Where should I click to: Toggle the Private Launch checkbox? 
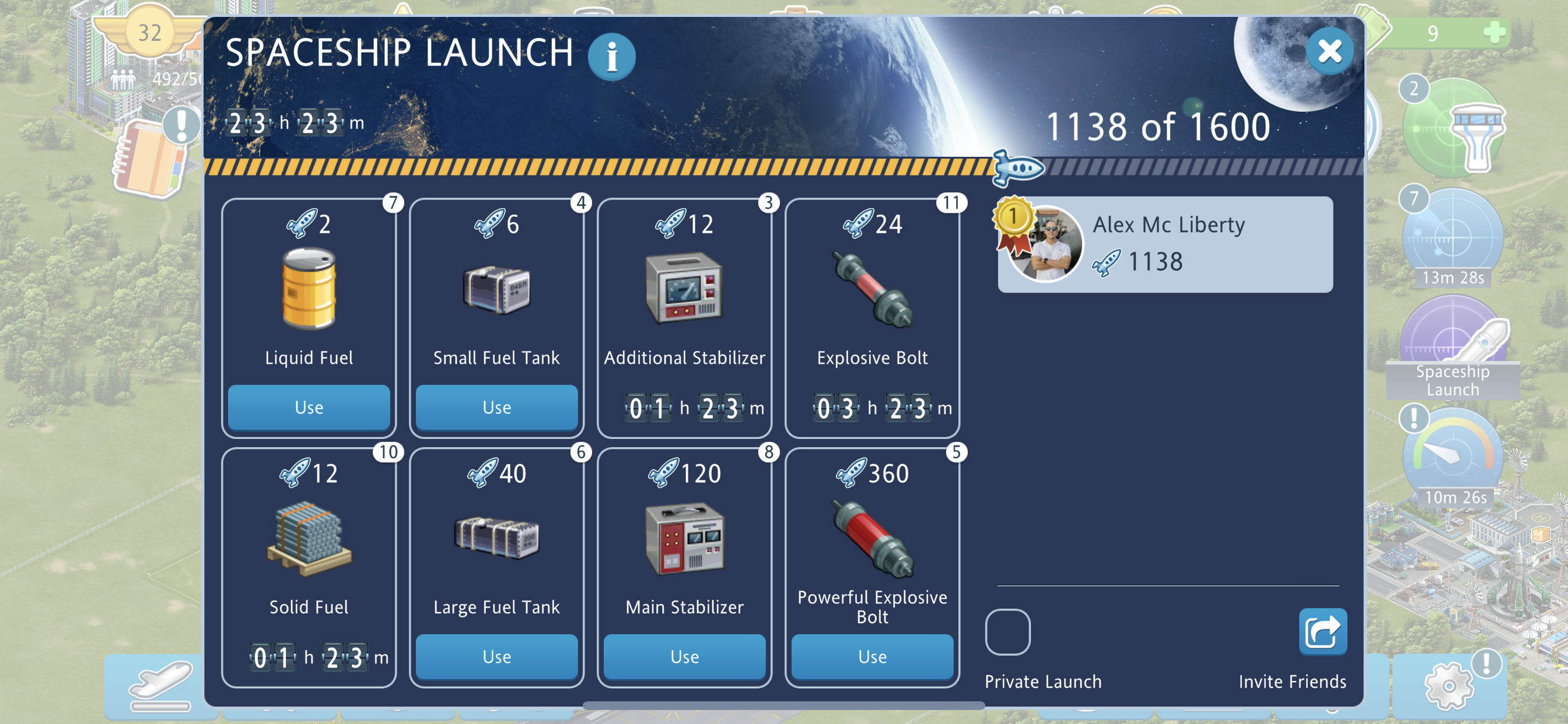[1007, 632]
